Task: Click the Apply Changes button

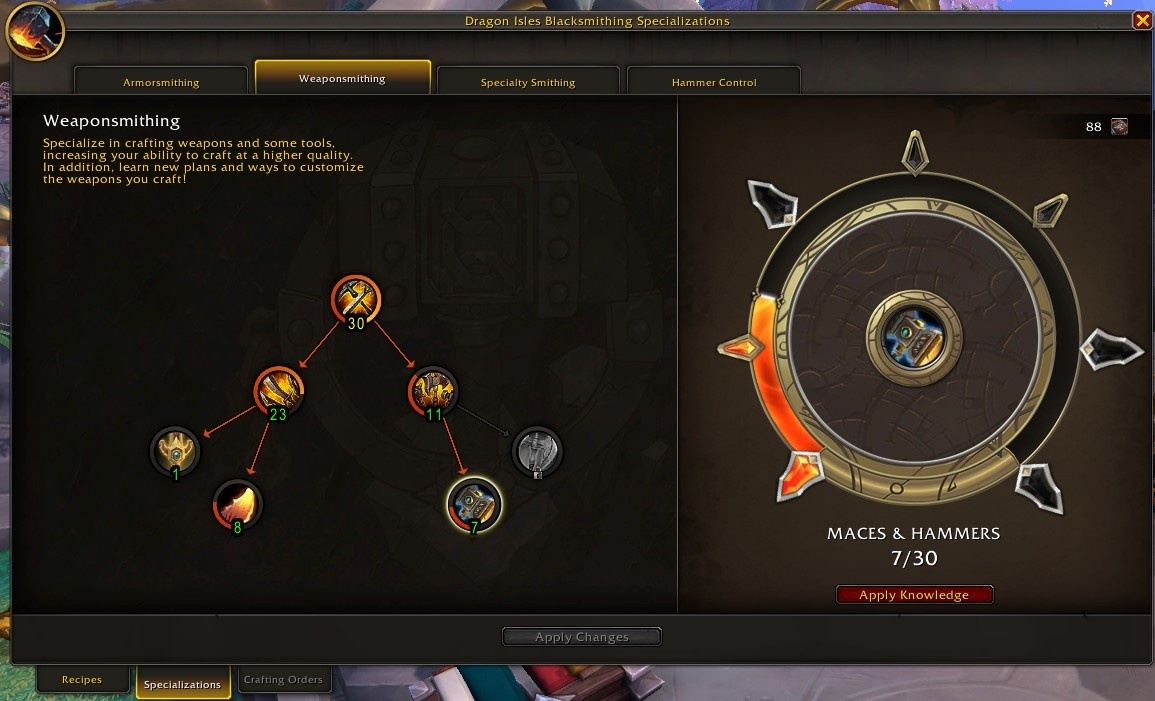Action: pyautogui.click(x=581, y=637)
